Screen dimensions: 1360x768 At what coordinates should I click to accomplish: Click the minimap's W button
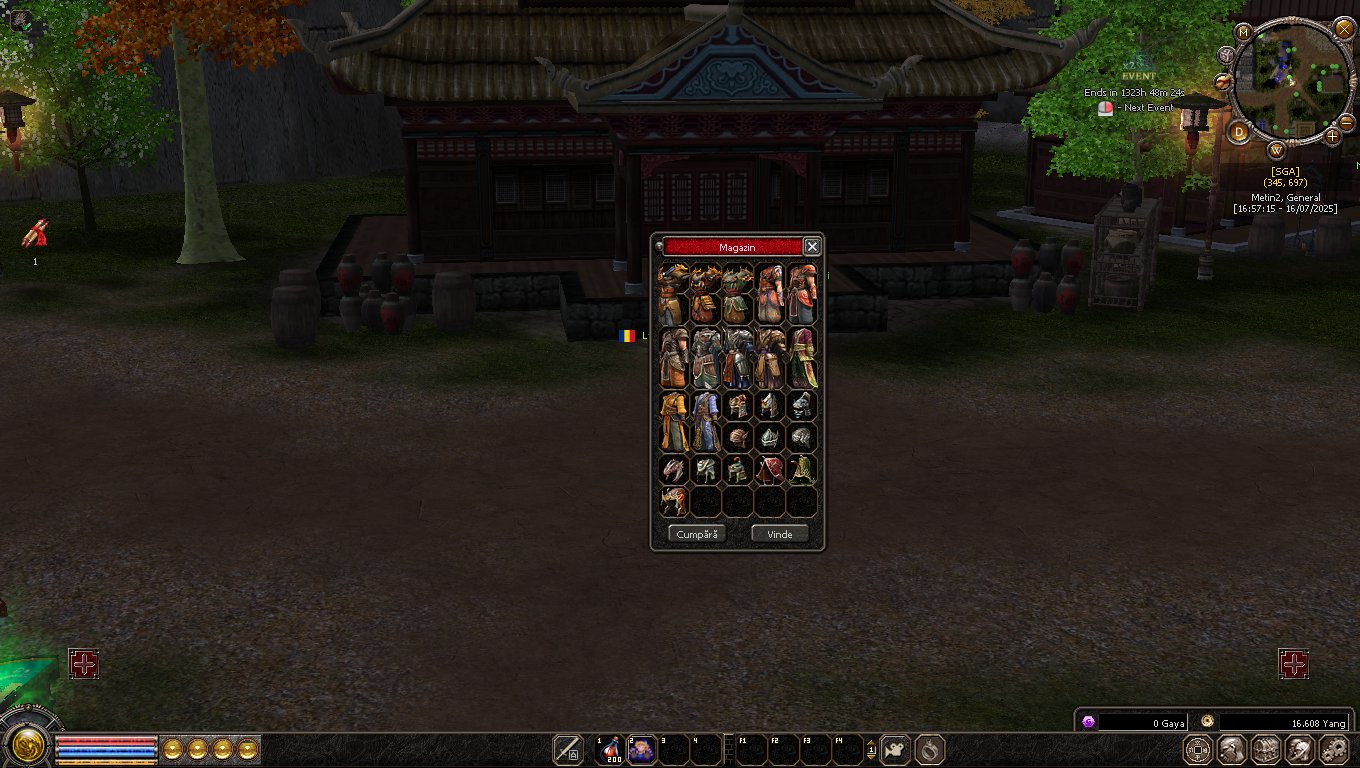pos(1277,151)
